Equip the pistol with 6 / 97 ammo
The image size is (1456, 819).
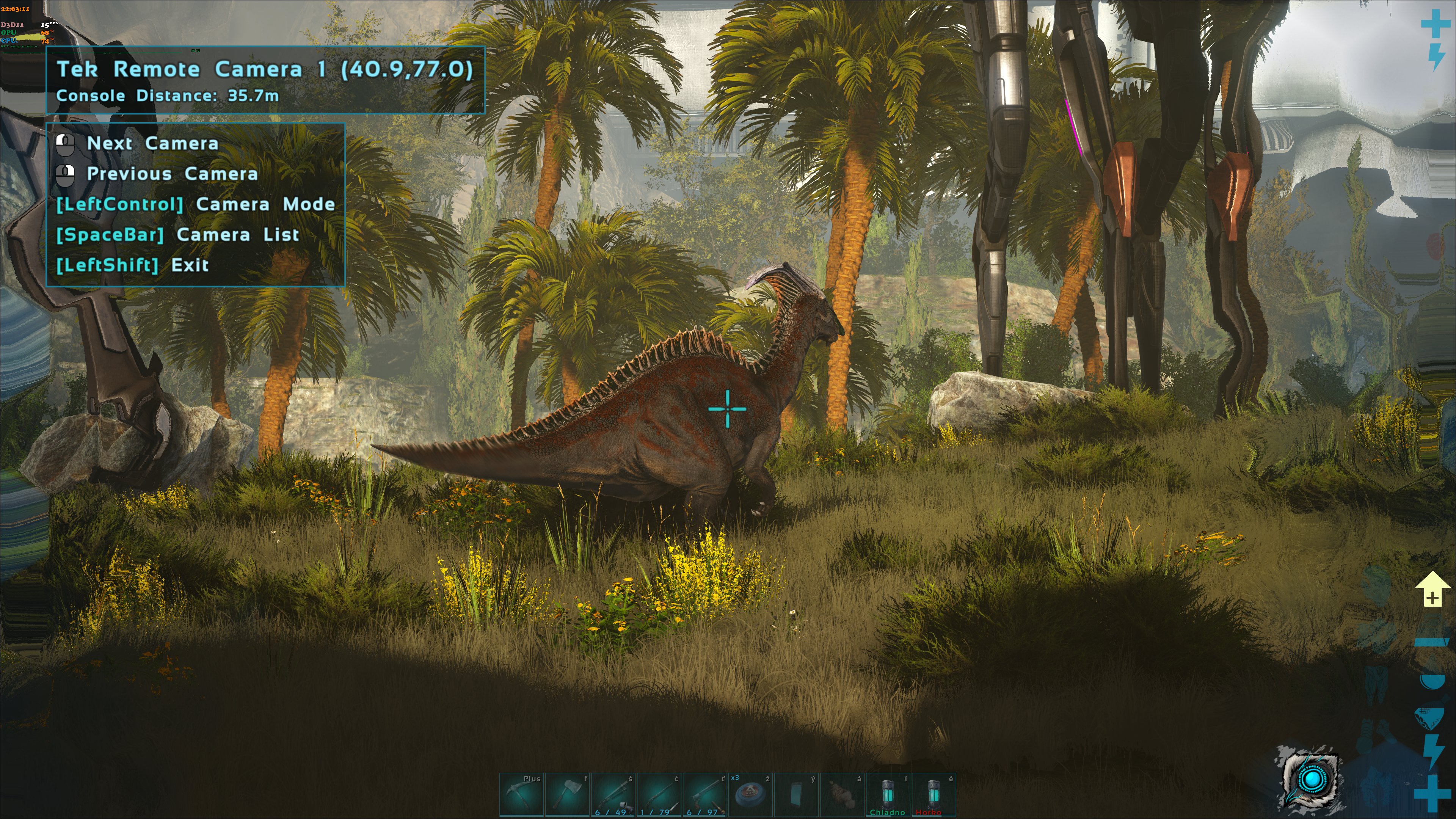705,795
